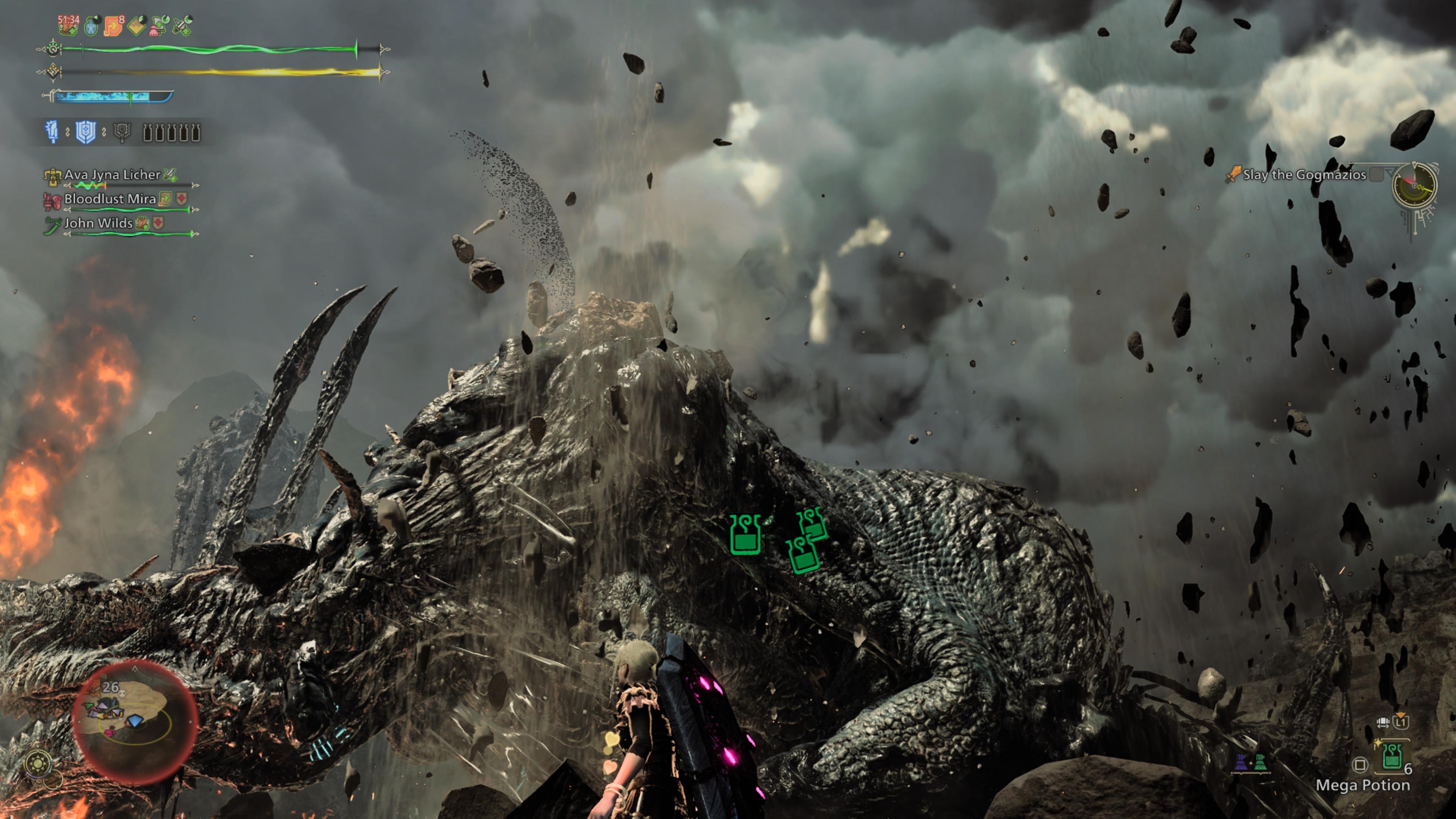Click the blue charged sword status icon
Image resolution: width=1456 pixels, height=819 pixels.
pos(52,132)
